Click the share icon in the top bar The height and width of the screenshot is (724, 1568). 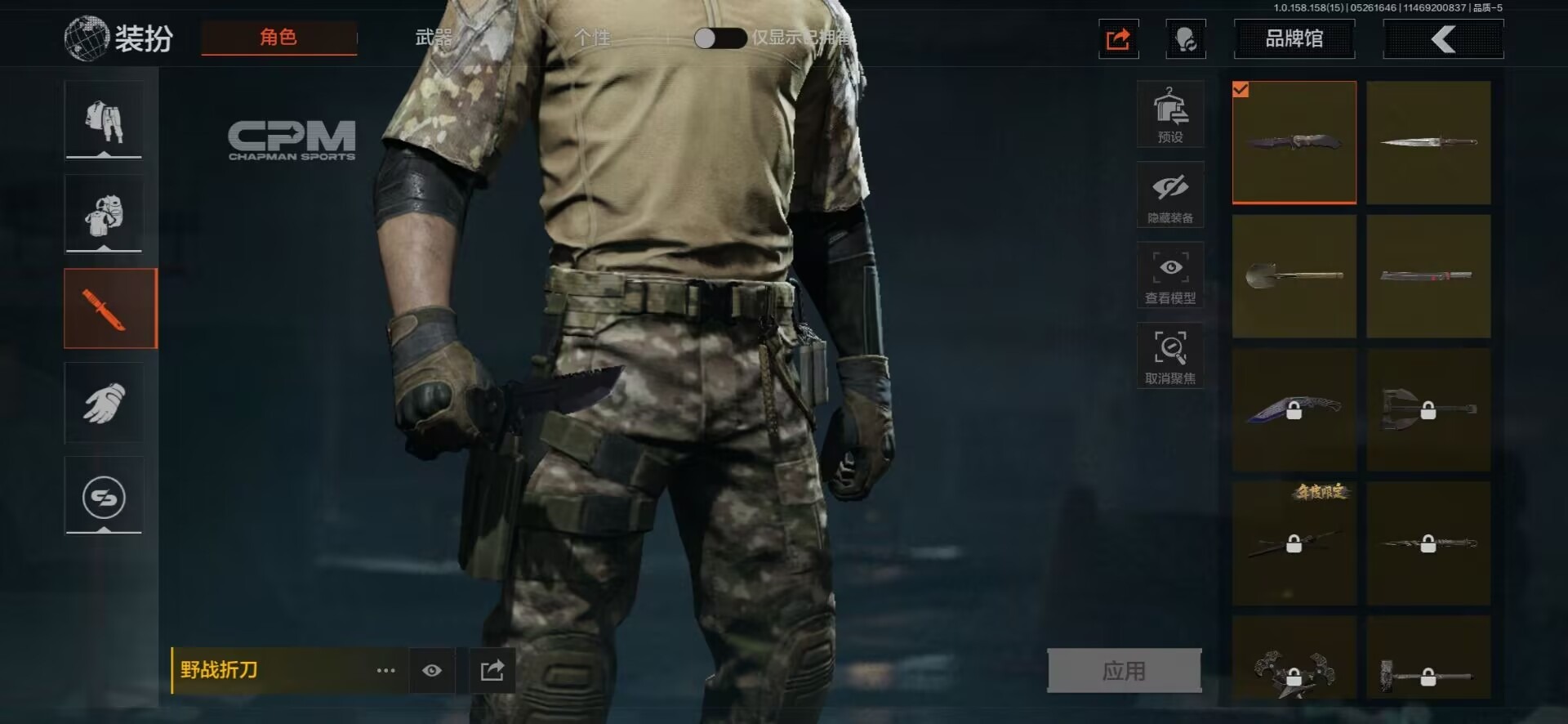click(1118, 38)
